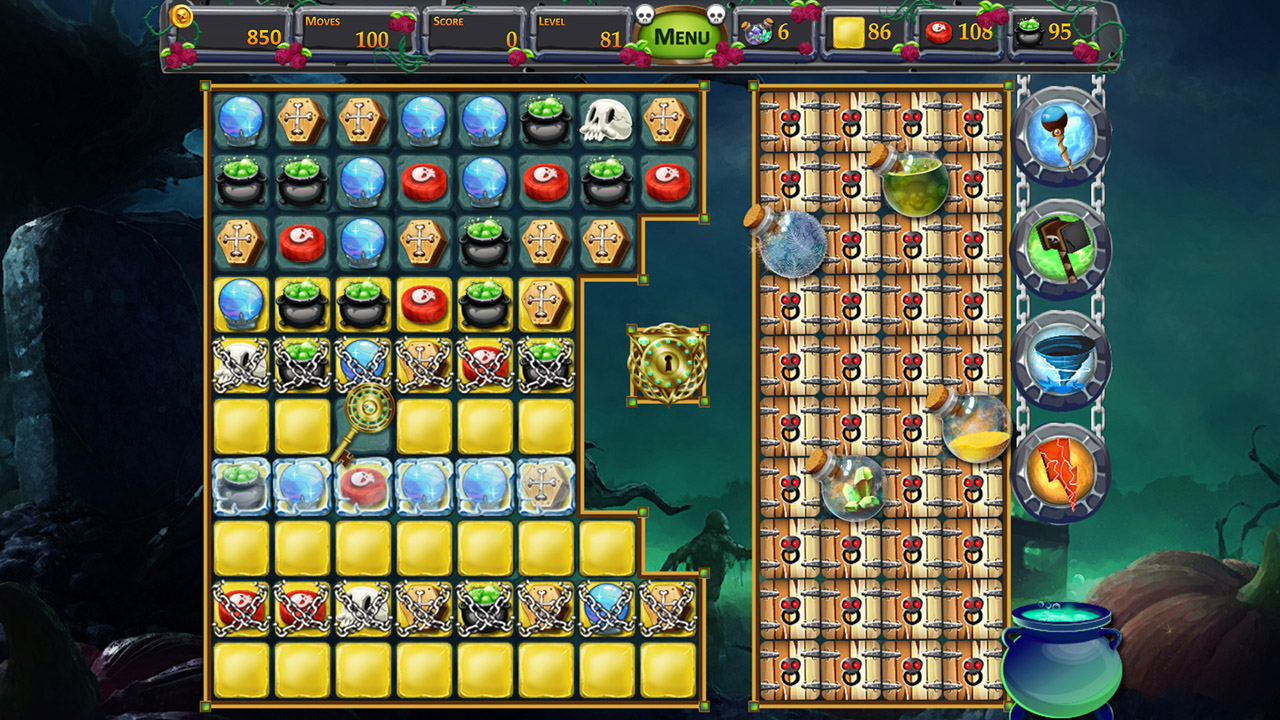Click the gold coin icon in the top bar

pos(182,17)
